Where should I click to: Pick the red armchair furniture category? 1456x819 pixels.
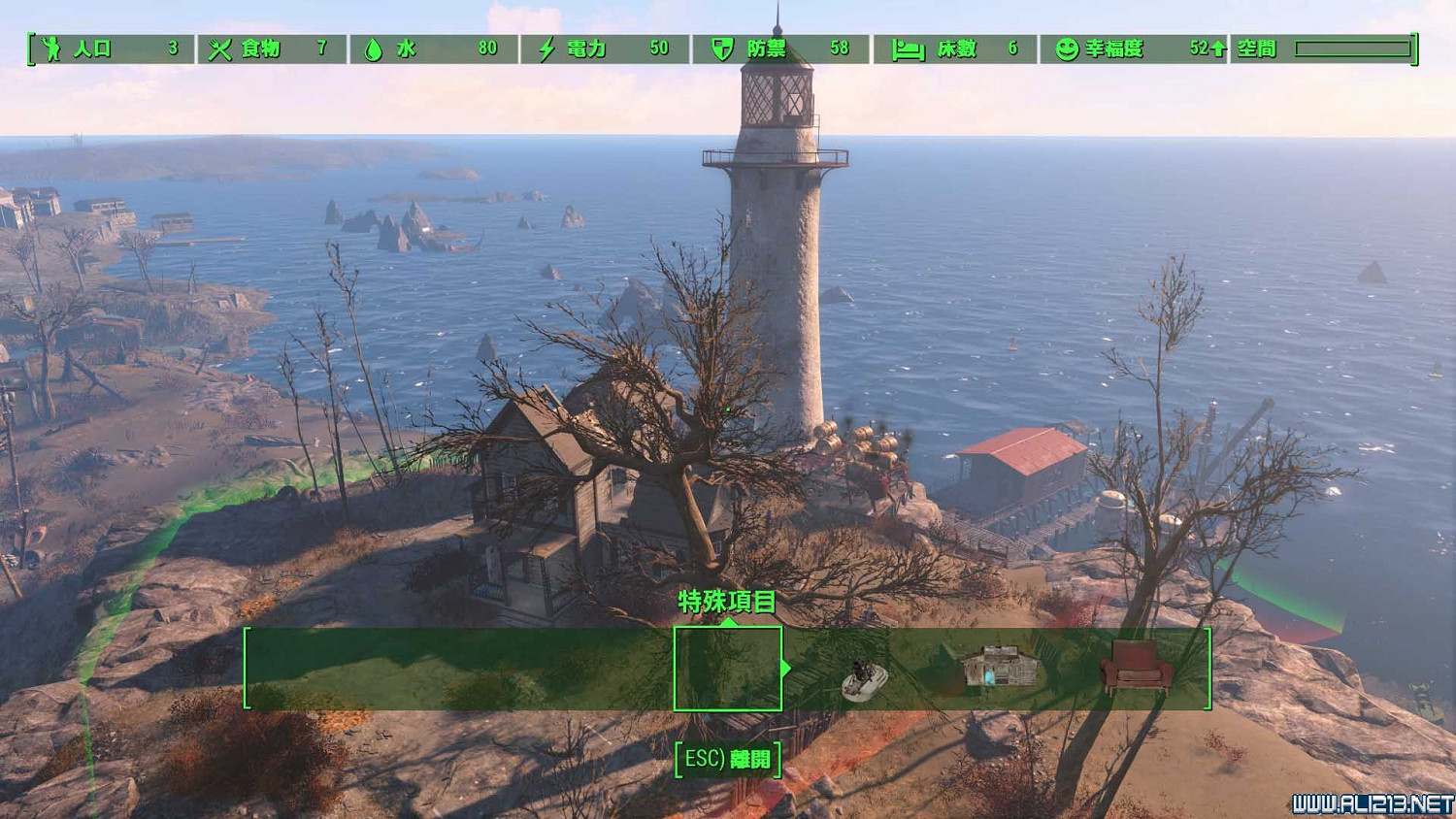[x=1135, y=666]
